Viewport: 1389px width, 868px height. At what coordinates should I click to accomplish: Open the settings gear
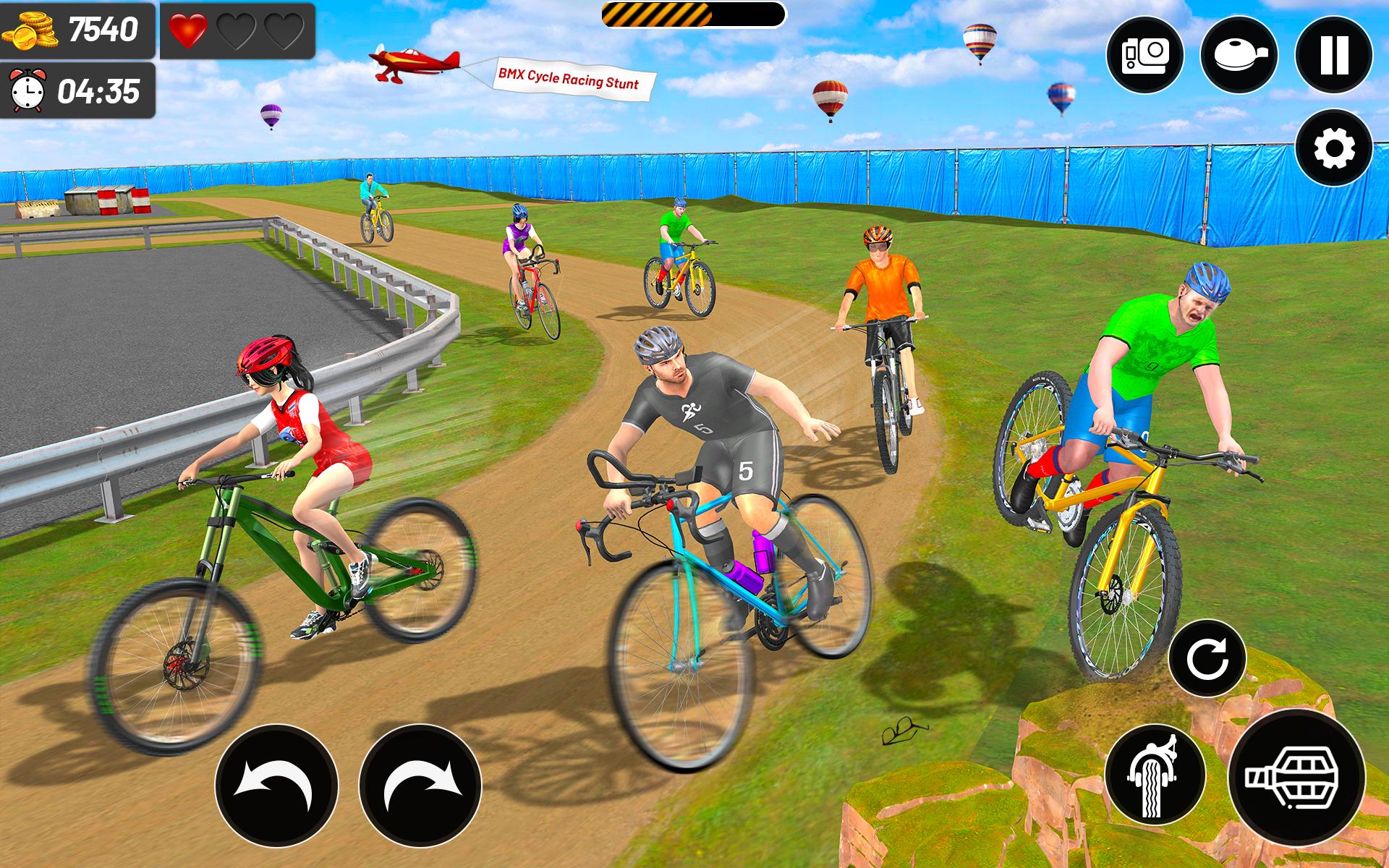pos(1334,147)
